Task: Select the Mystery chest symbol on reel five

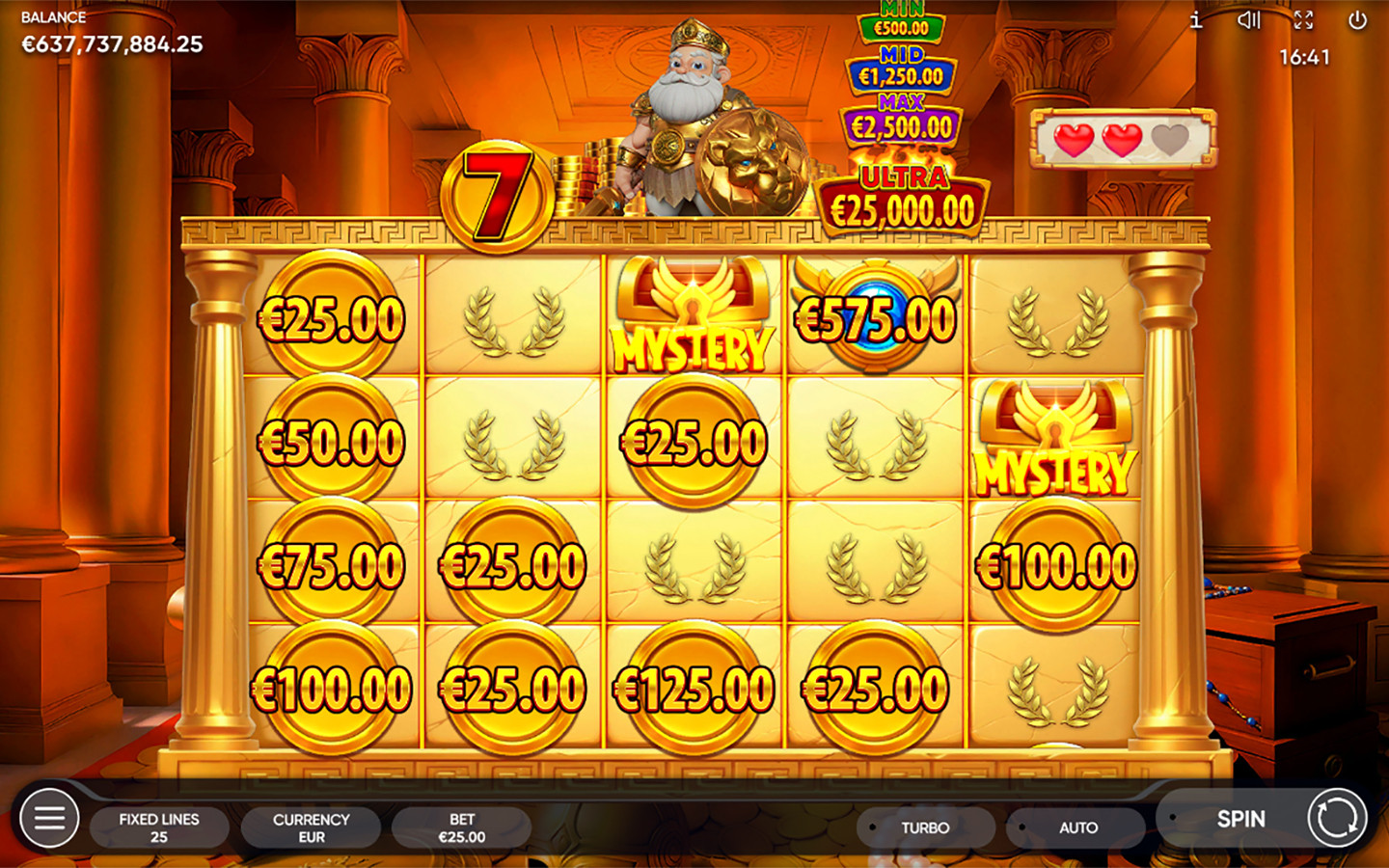Action: [1052, 439]
